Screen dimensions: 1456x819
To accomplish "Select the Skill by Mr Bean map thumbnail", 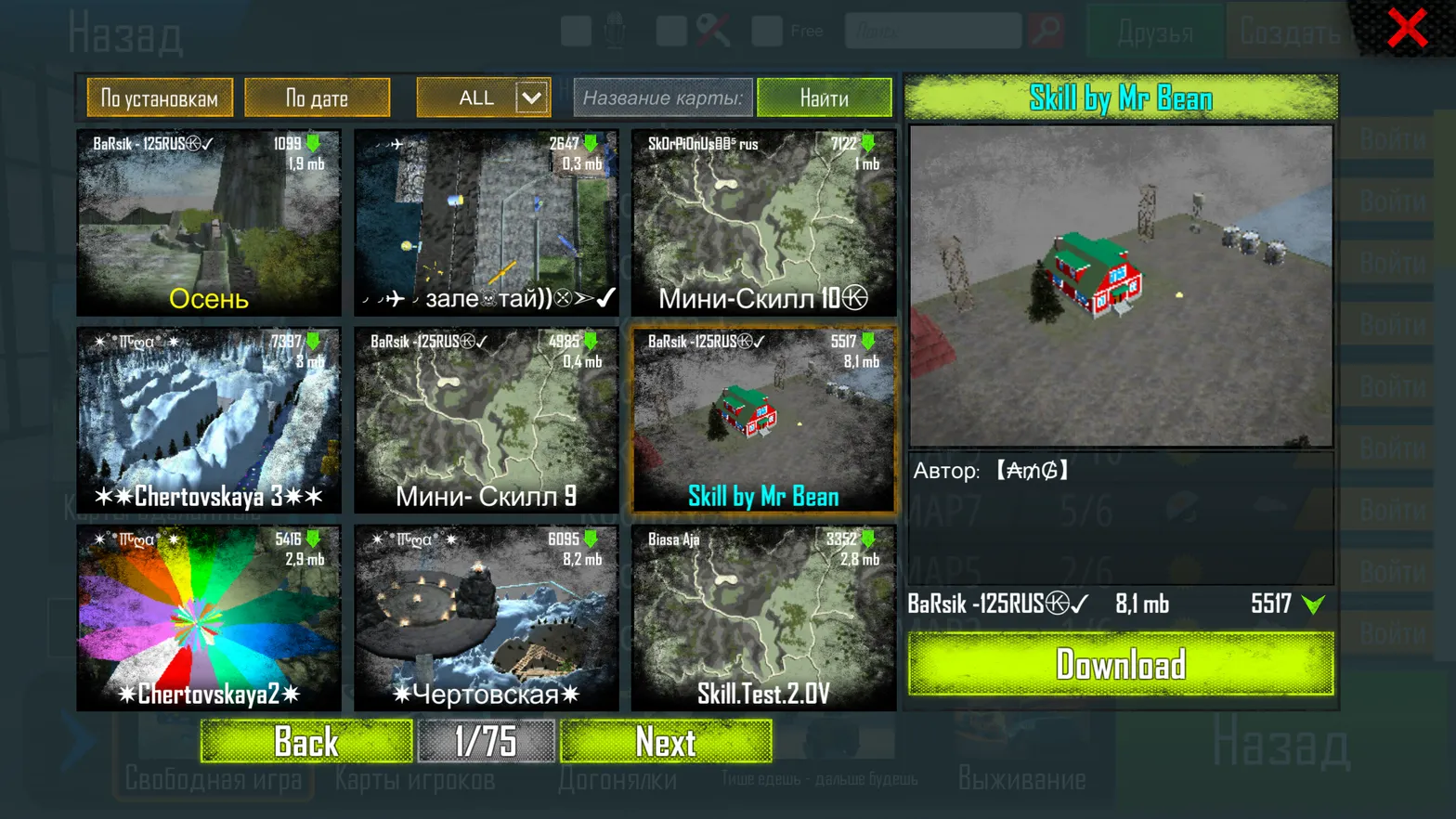I will pos(763,420).
